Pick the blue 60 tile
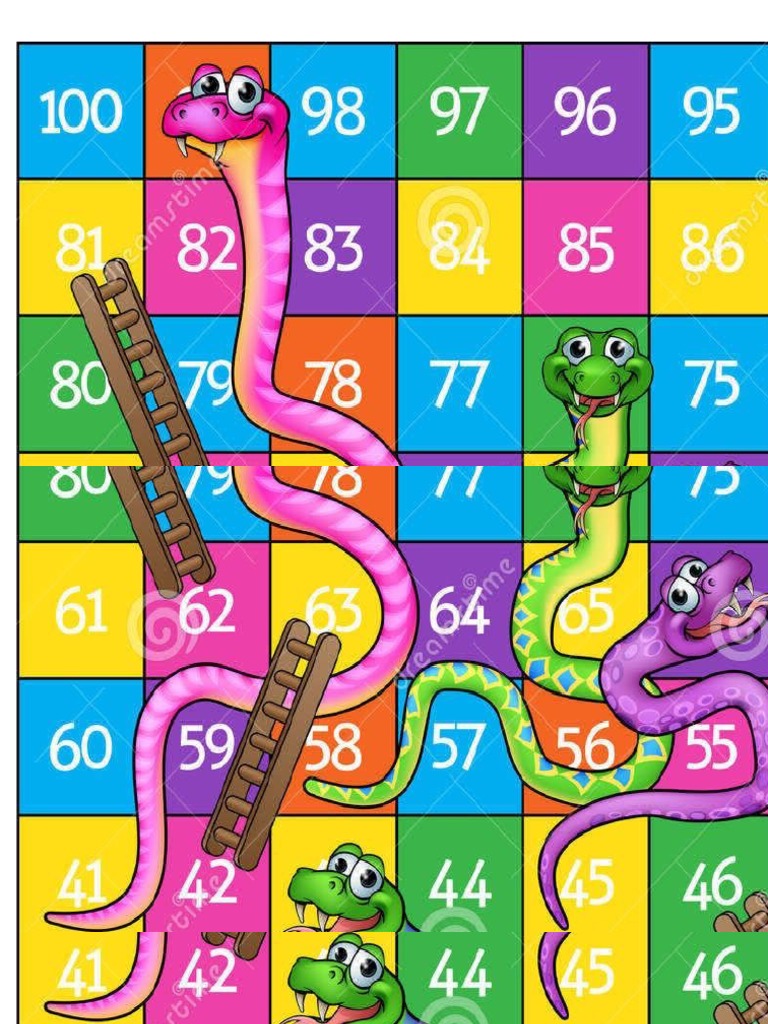This screenshot has width=768, height=1024. [x=80, y=747]
